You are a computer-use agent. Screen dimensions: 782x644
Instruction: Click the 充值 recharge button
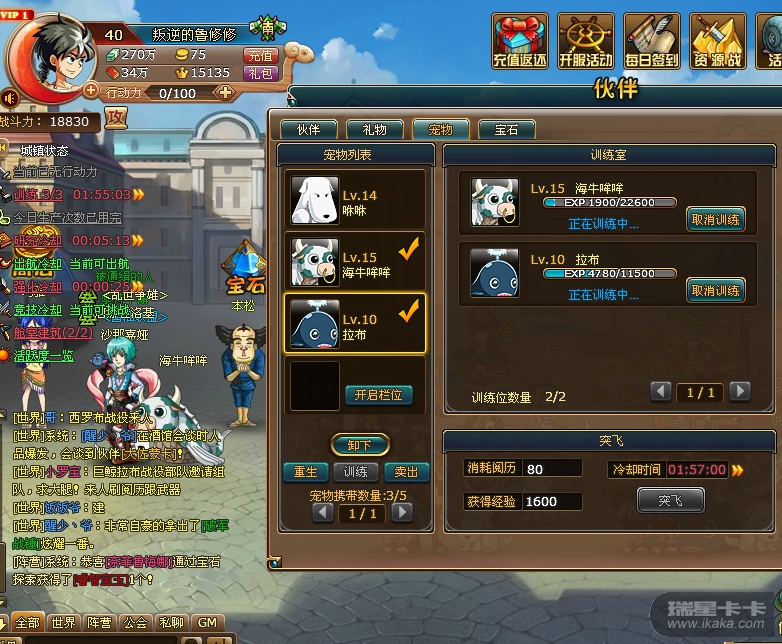click(260, 55)
